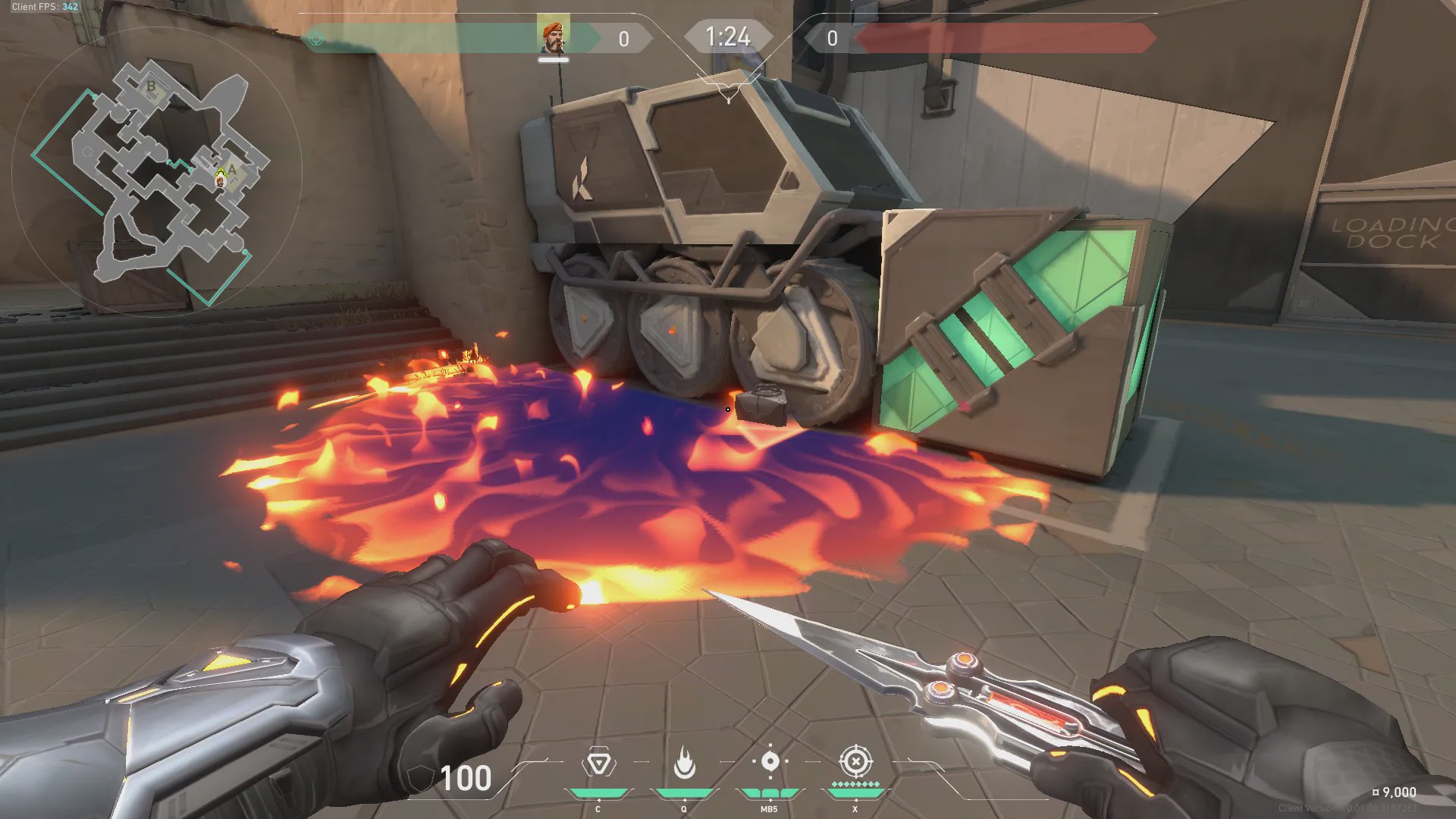Trigger the Orbital Strike ultimate icon
The height and width of the screenshot is (819, 1456).
click(x=855, y=761)
